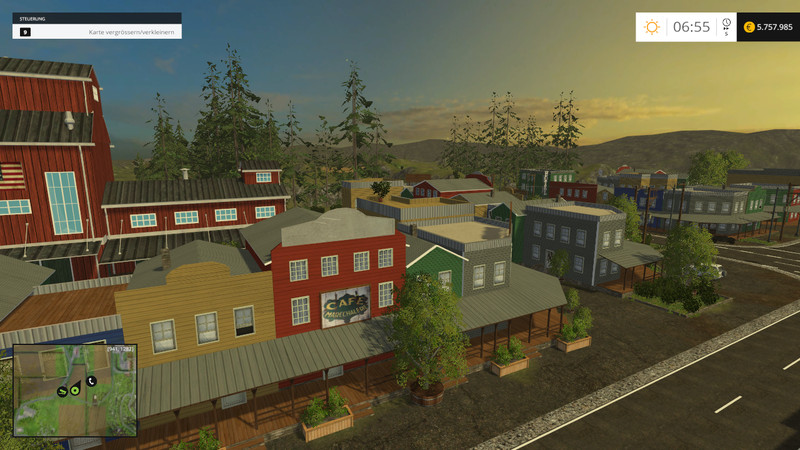Select the phone marker on the minimap
Image resolution: width=800 pixels, height=450 pixels.
coord(91,381)
